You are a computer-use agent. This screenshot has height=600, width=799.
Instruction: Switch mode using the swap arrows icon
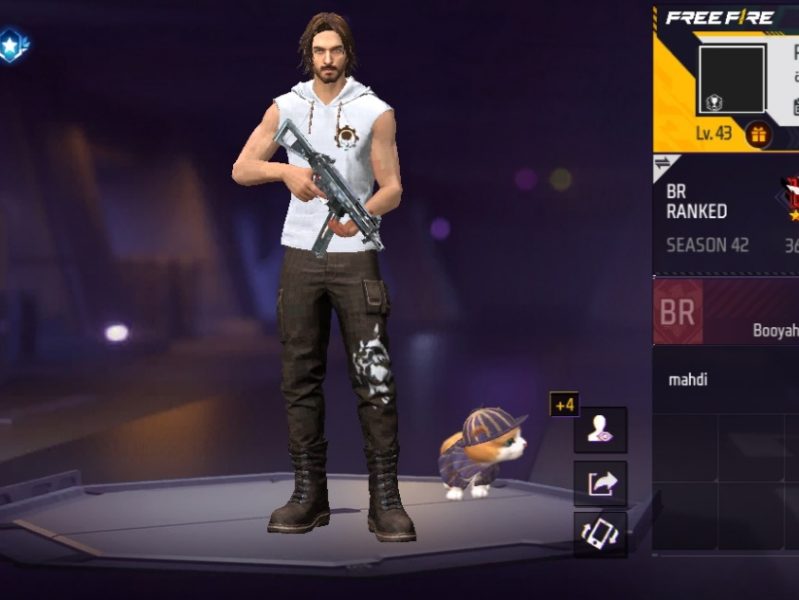[x=664, y=164]
